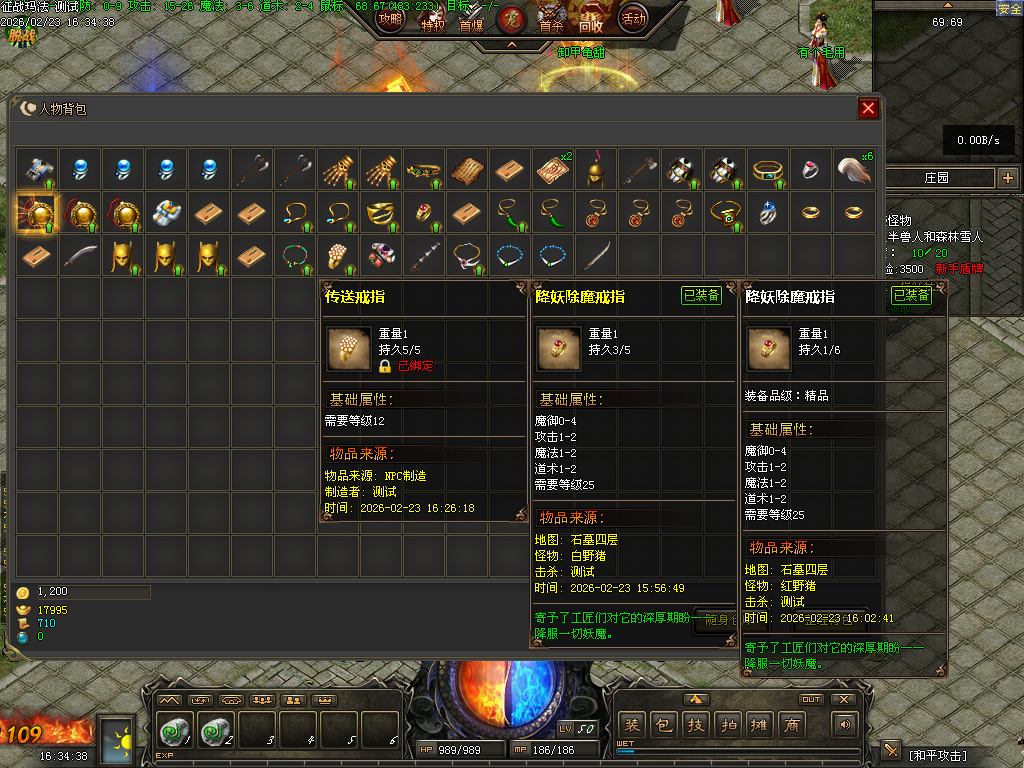
Task: Select the highlighted golden medallion in the backpack
Action: (x=37, y=213)
